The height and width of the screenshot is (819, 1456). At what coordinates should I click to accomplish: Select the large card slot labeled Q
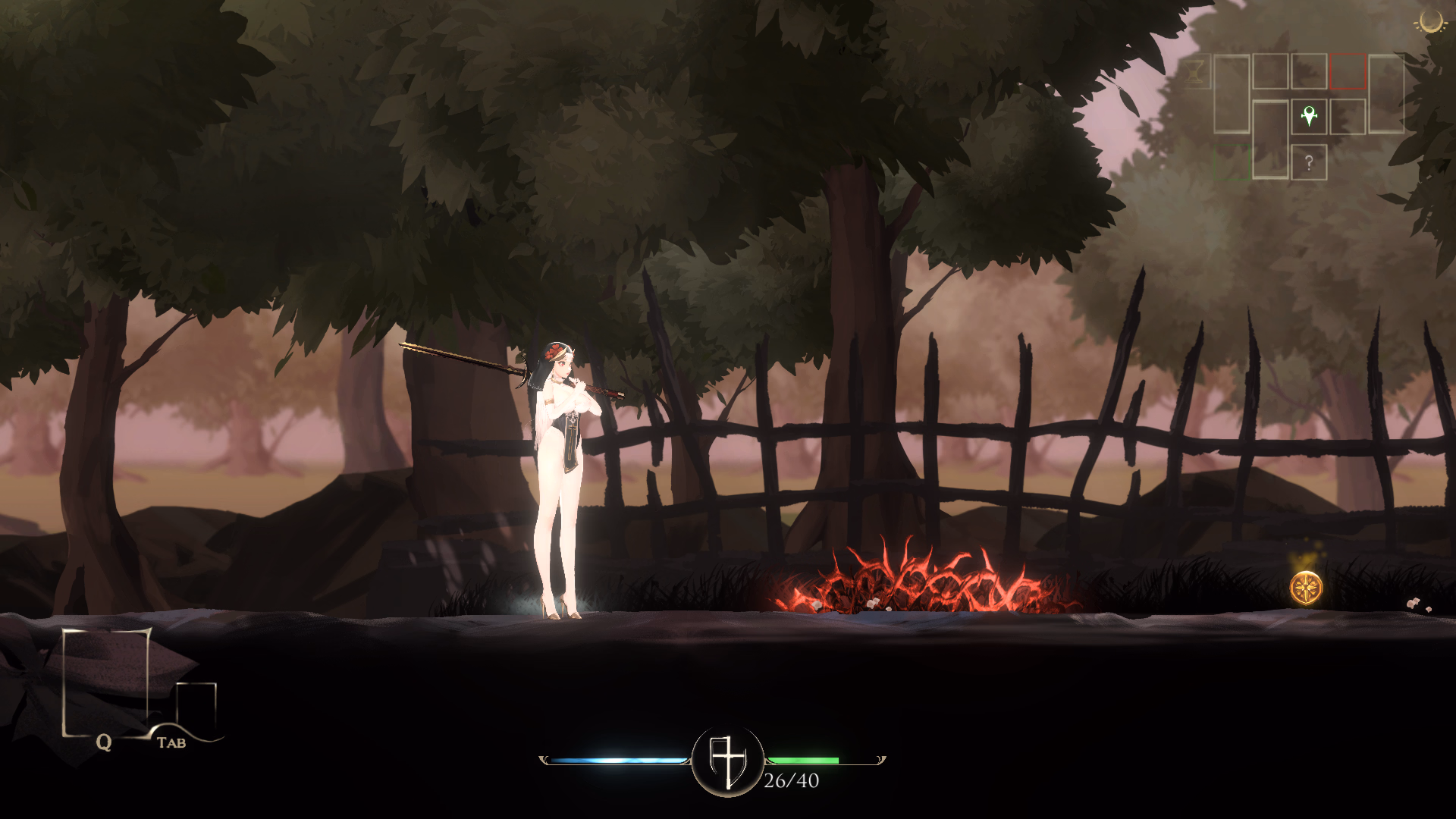click(106, 682)
